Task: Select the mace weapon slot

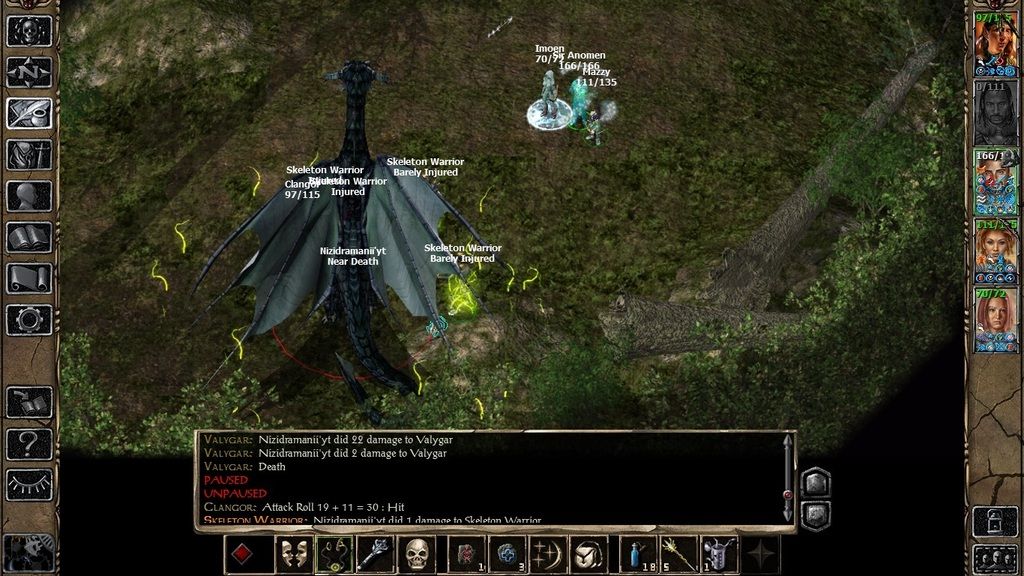Action: 377,554
